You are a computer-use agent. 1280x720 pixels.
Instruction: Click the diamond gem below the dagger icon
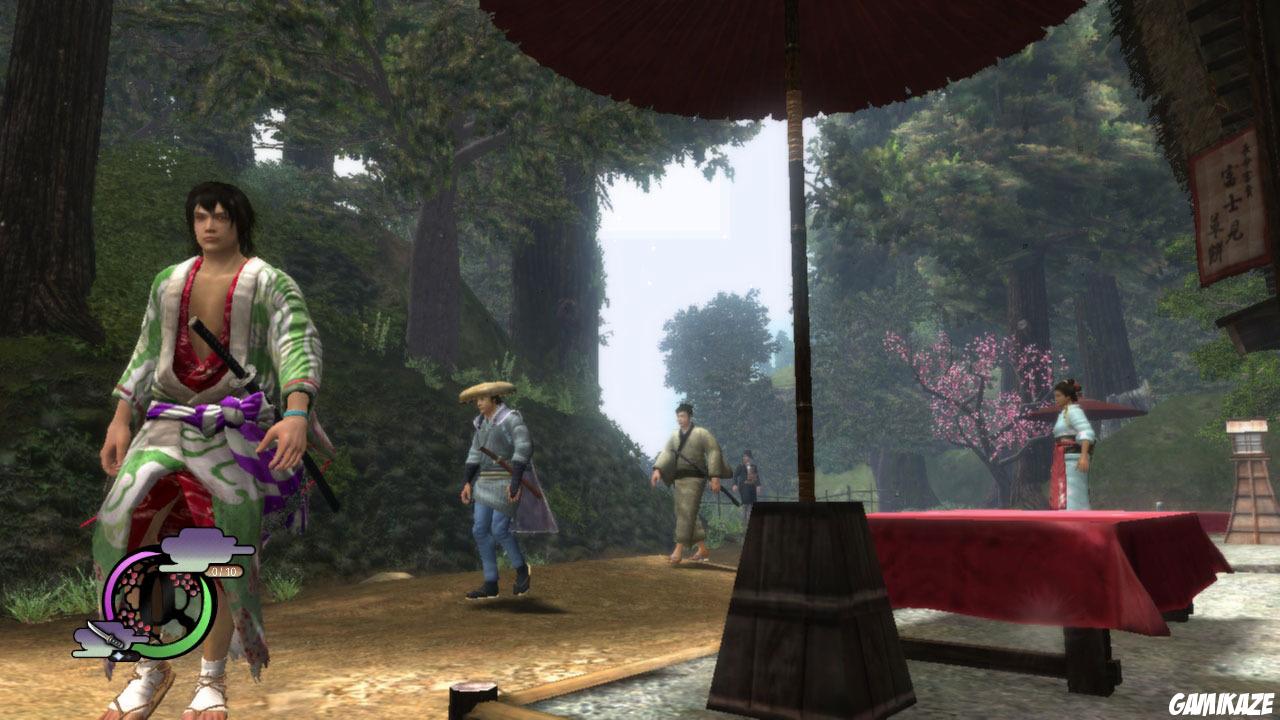(x=120, y=655)
